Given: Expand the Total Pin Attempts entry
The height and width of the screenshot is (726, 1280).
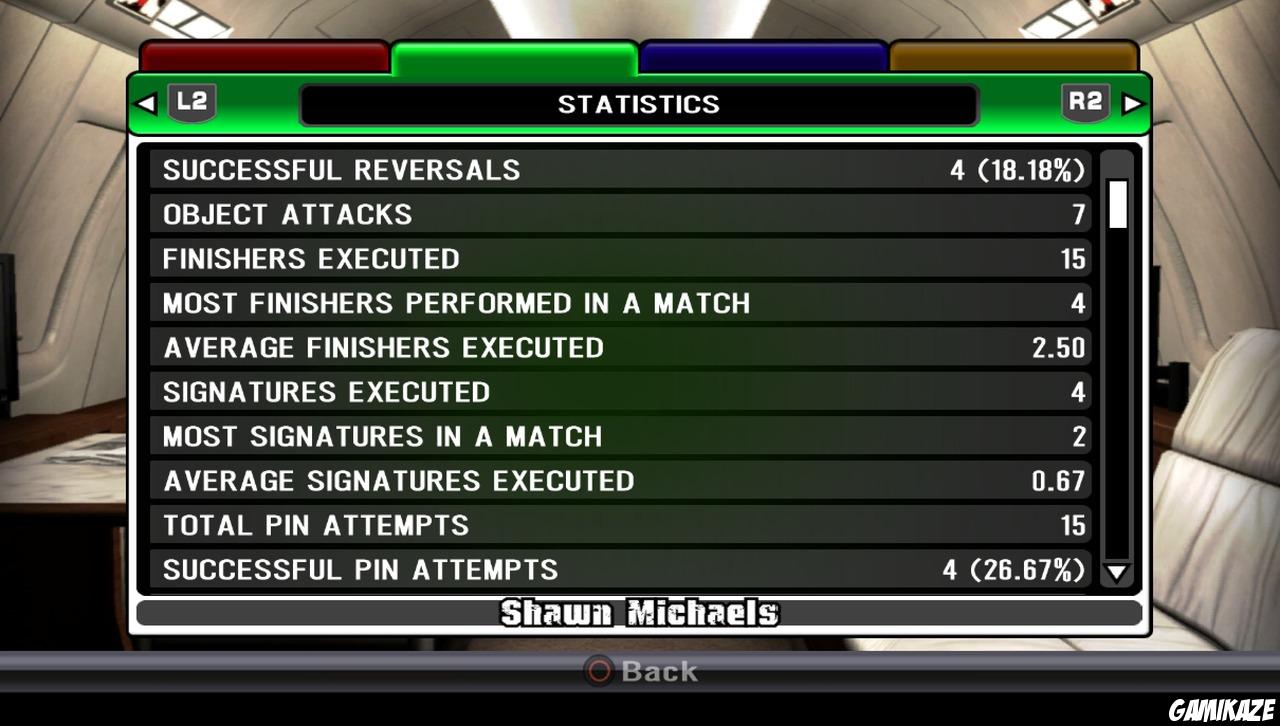Looking at the screenshot, I should pos(620,524).
